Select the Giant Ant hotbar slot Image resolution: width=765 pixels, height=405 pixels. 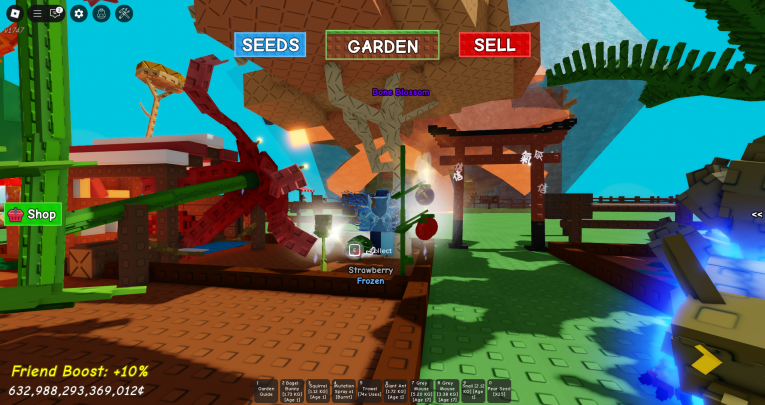[395, 390]
